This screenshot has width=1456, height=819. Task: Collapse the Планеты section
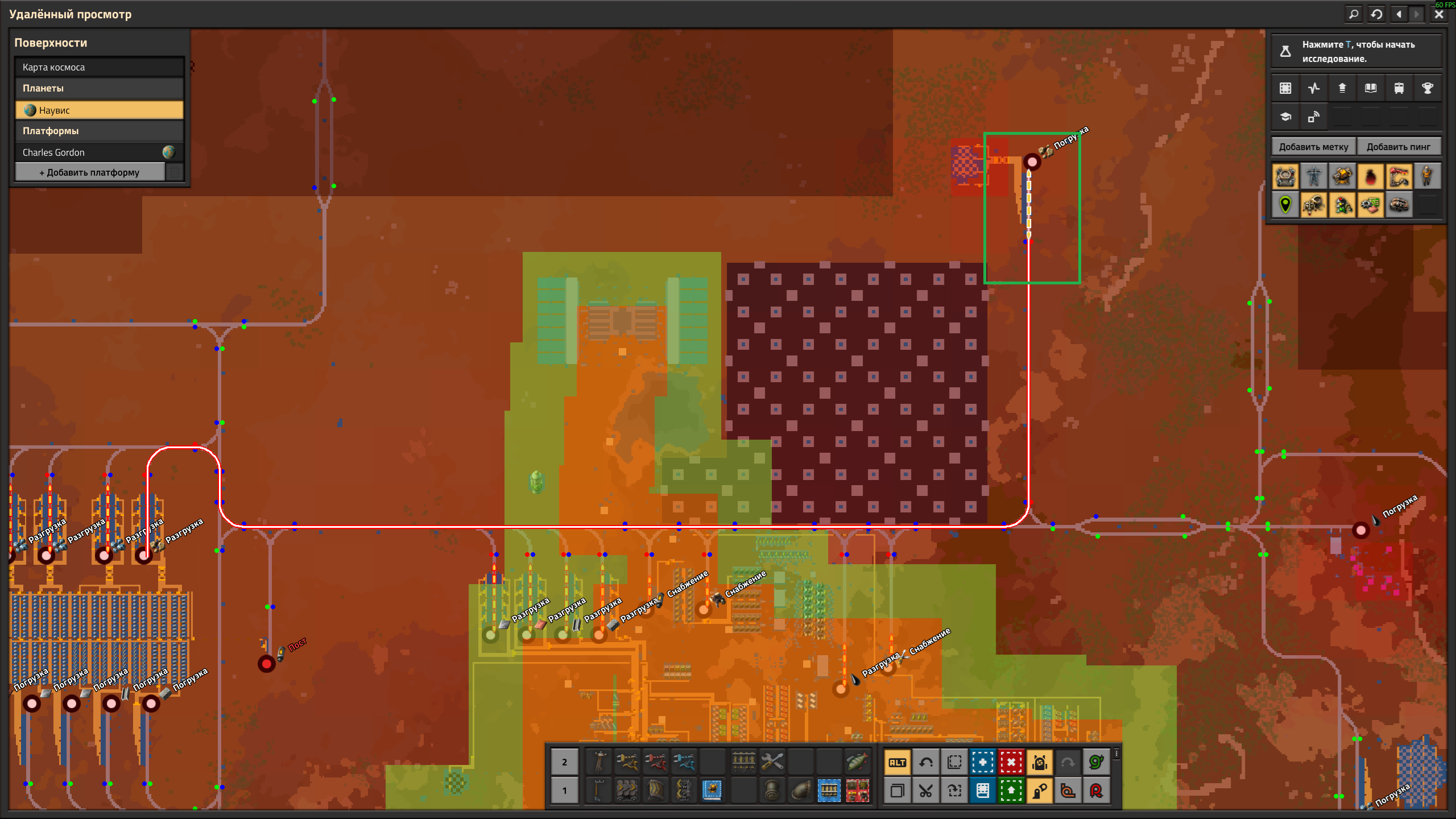[x=99, y=88]
